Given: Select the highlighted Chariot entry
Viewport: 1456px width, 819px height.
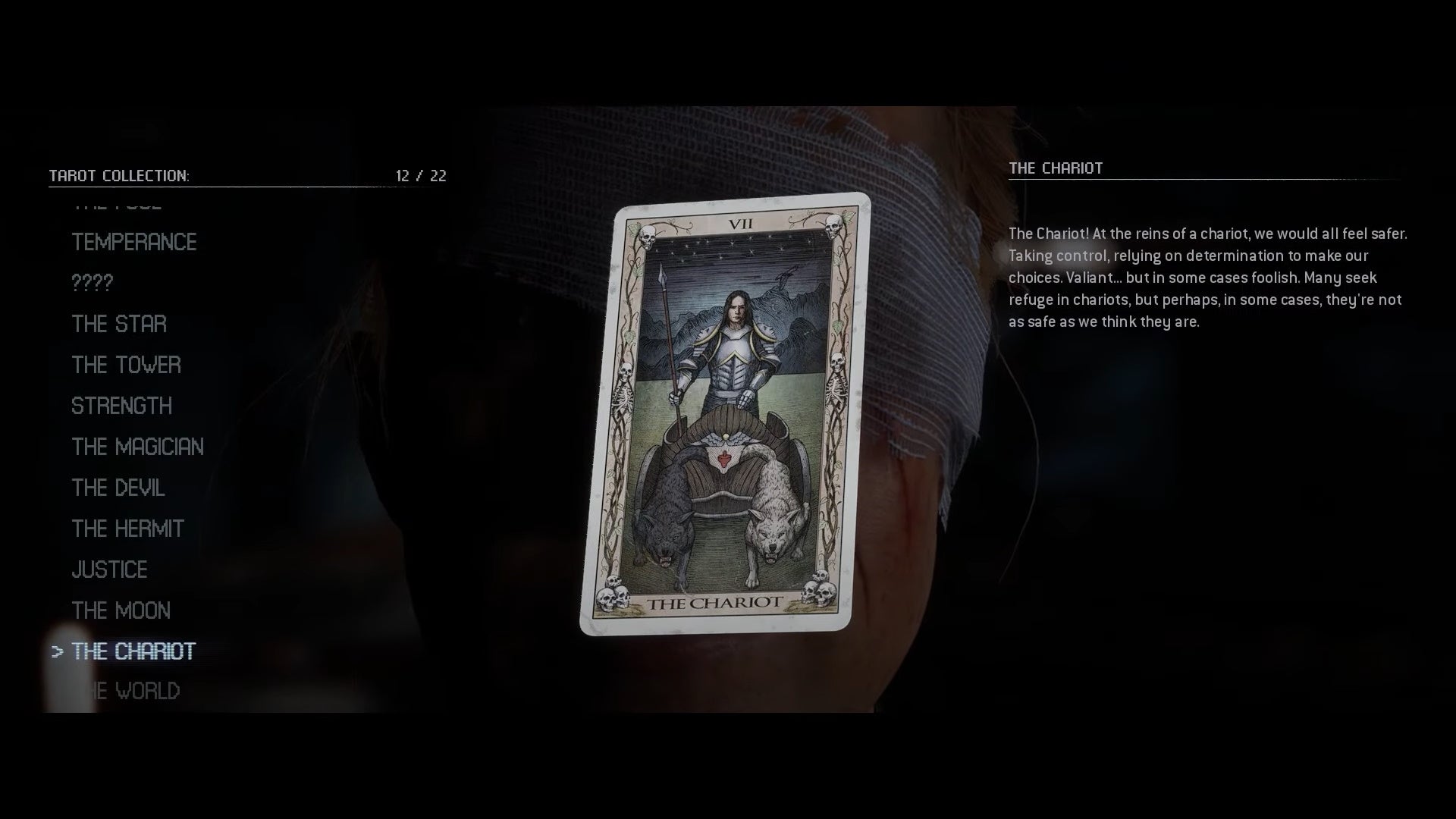Looking at the screenshot, I should [x=133, y=651].
